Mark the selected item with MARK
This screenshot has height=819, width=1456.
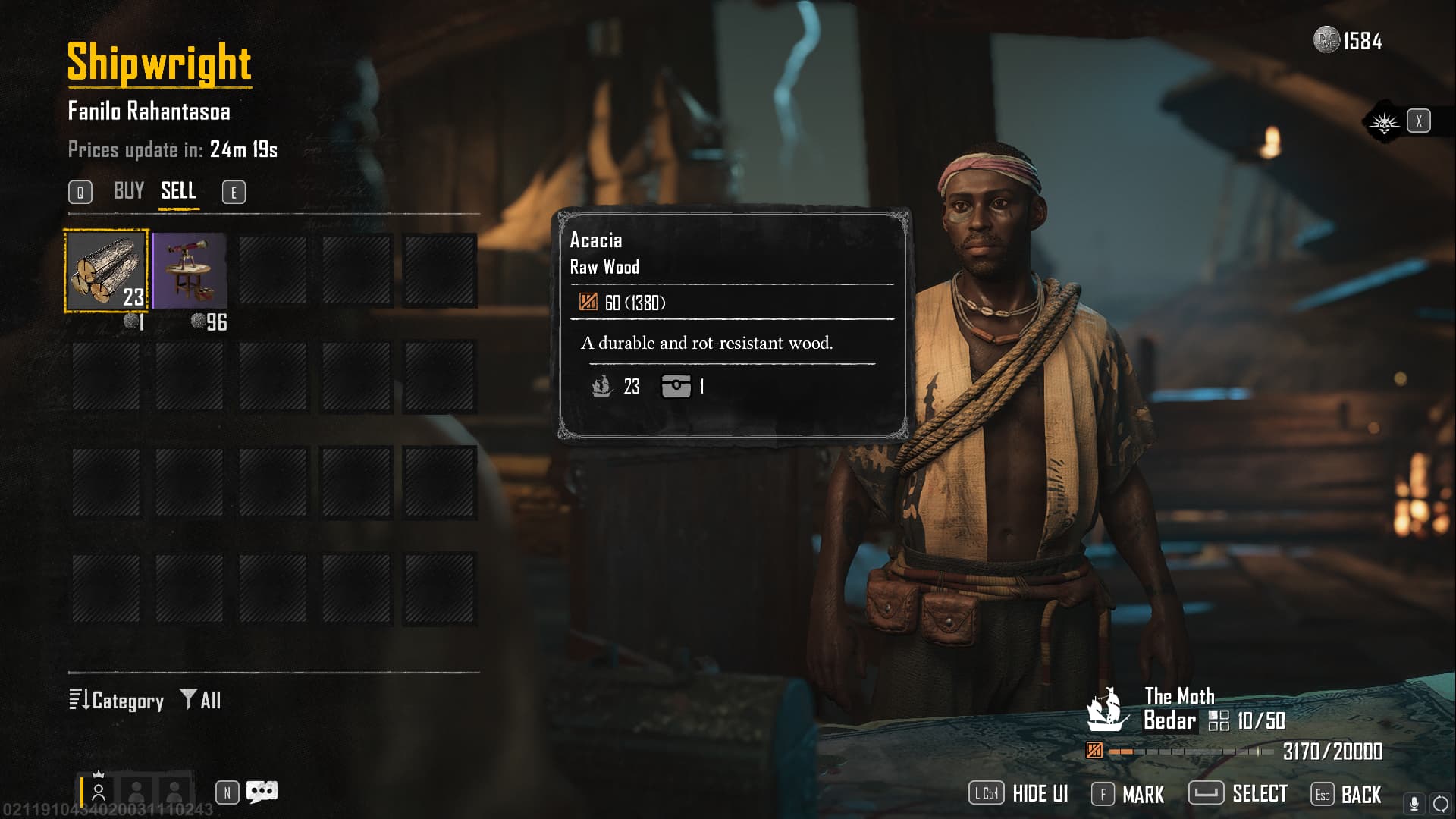[x=1128, y=794]
